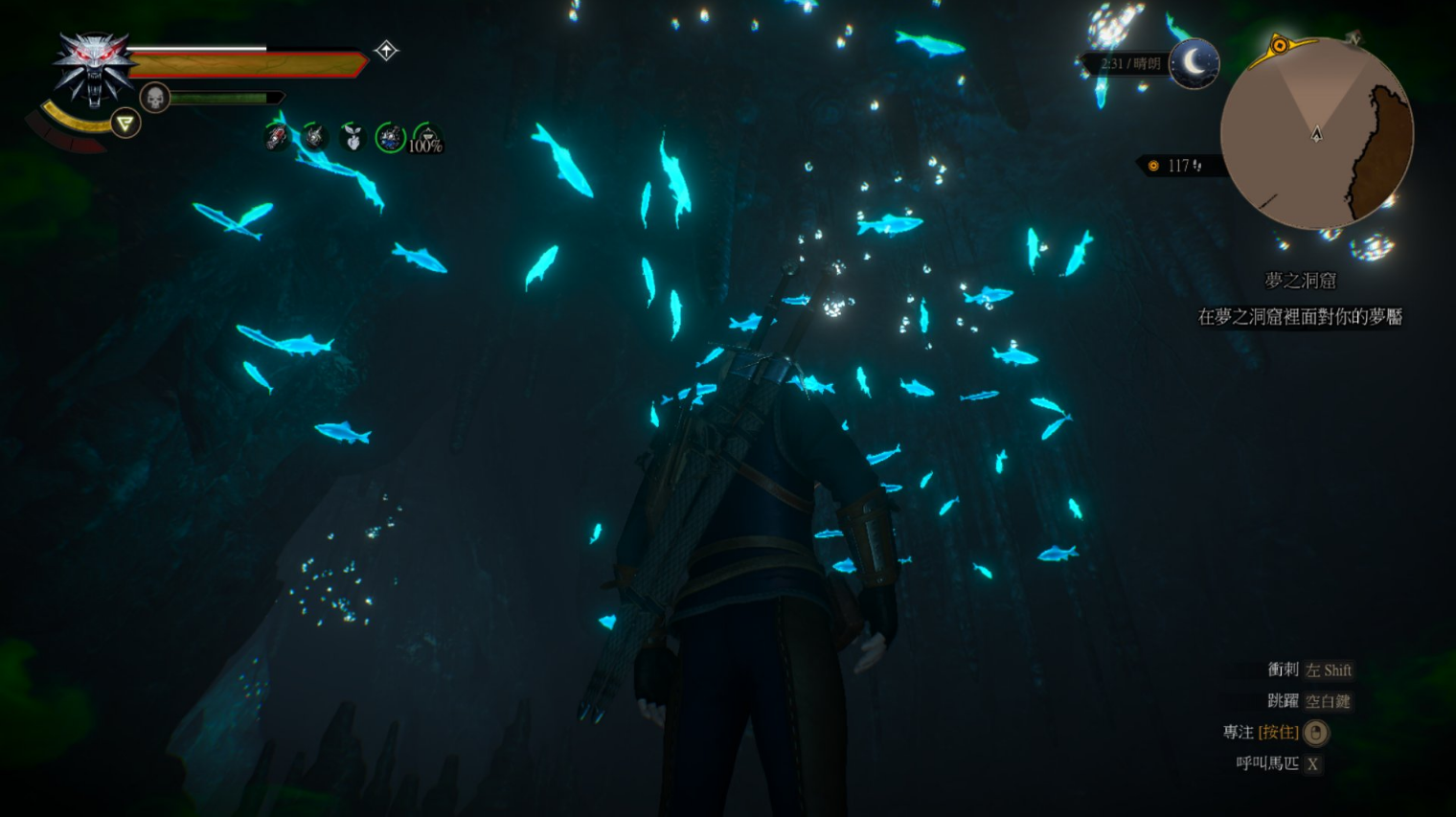Click the skull toxicity icon

point(154,98)
